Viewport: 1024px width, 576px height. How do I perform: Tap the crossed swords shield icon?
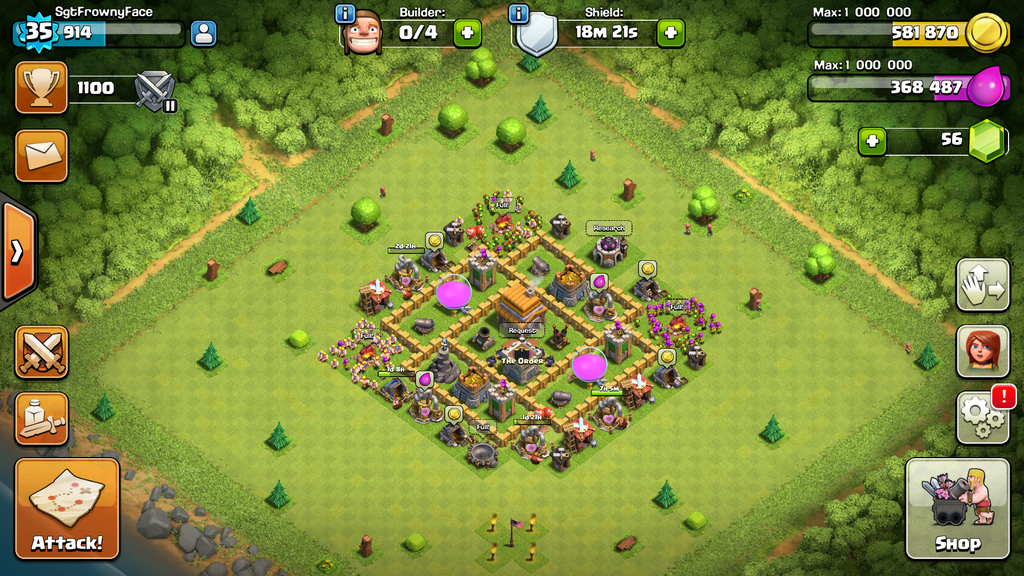pyautogui.click(x=155, y=89)
